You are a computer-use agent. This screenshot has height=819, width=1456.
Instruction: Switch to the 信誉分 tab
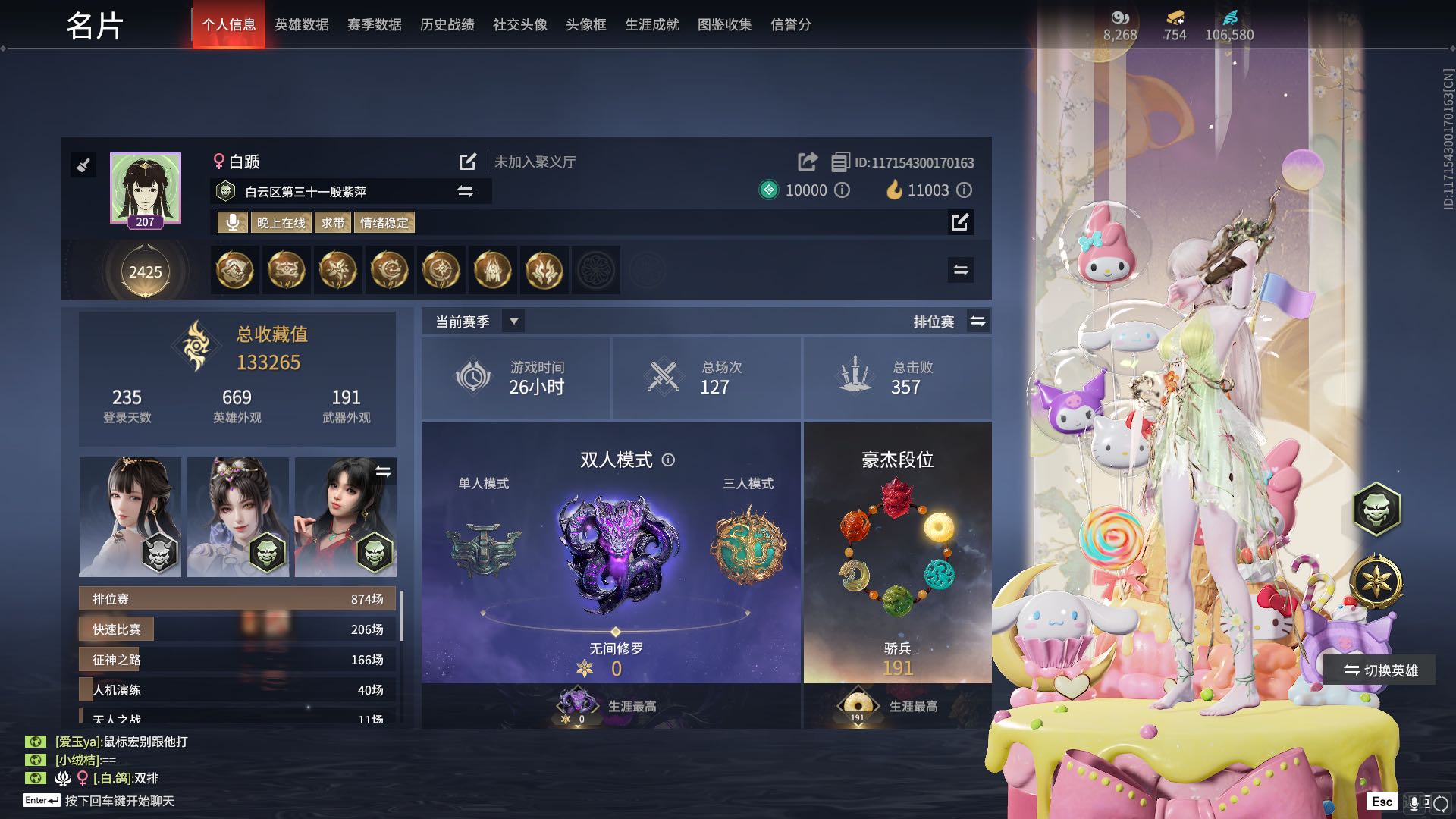[x=790, y=25]
